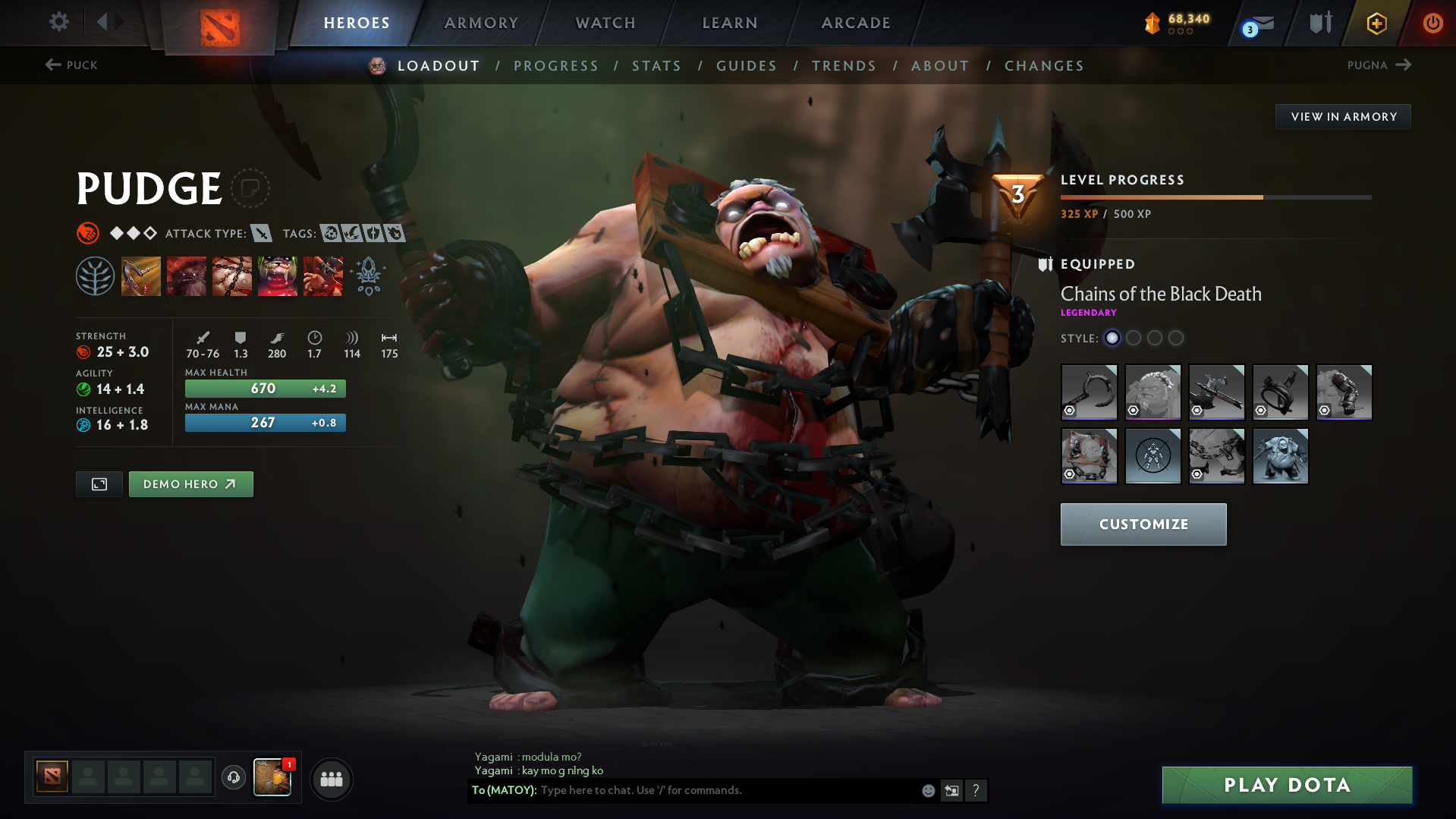This screenshot has width=1456, height=819.
Task: Click the level progress XP bar
Action: point(1214,197)
